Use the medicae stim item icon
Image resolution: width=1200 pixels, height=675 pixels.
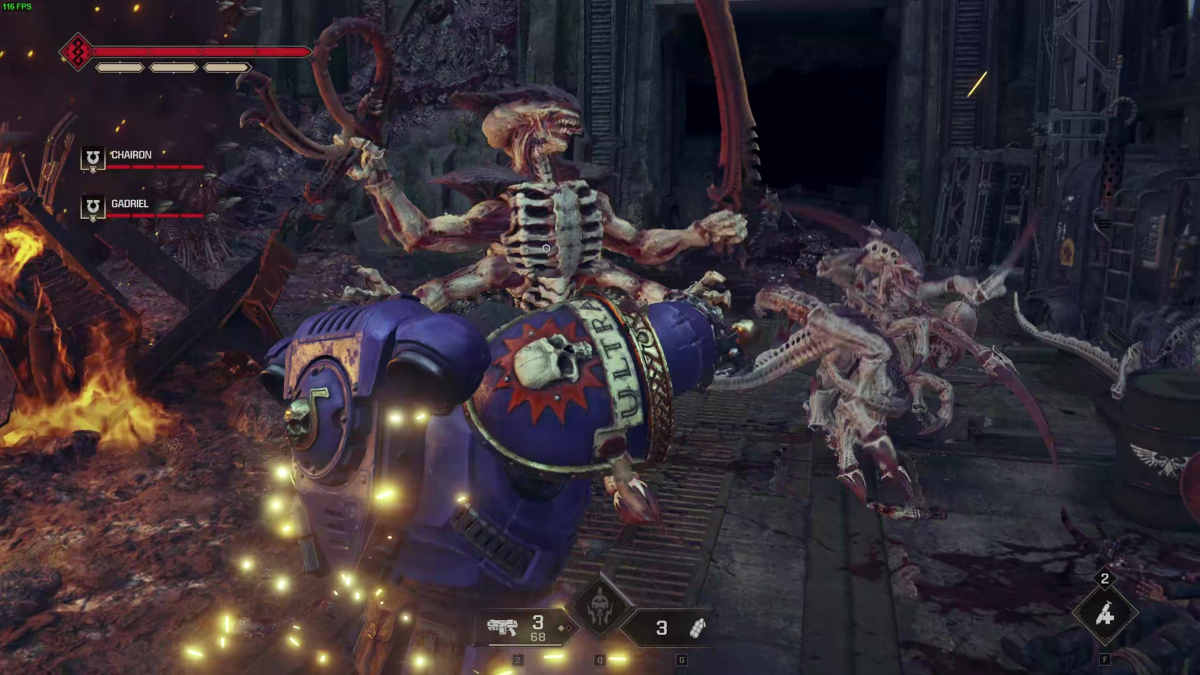tap(1104, 614)
